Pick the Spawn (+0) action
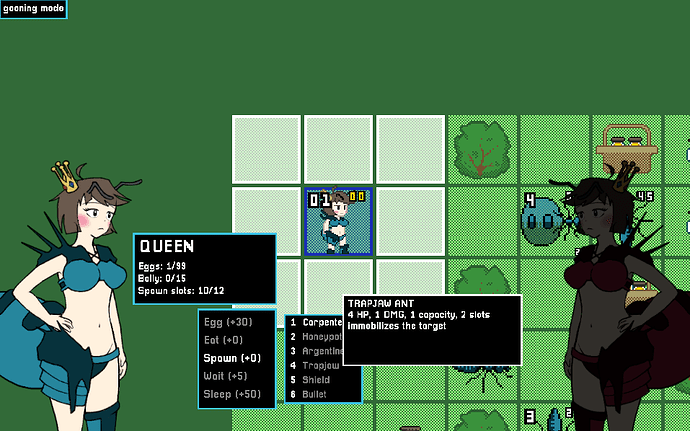This screenshot has height=431, width=690. pyautogui.click(x=231, y=358)
